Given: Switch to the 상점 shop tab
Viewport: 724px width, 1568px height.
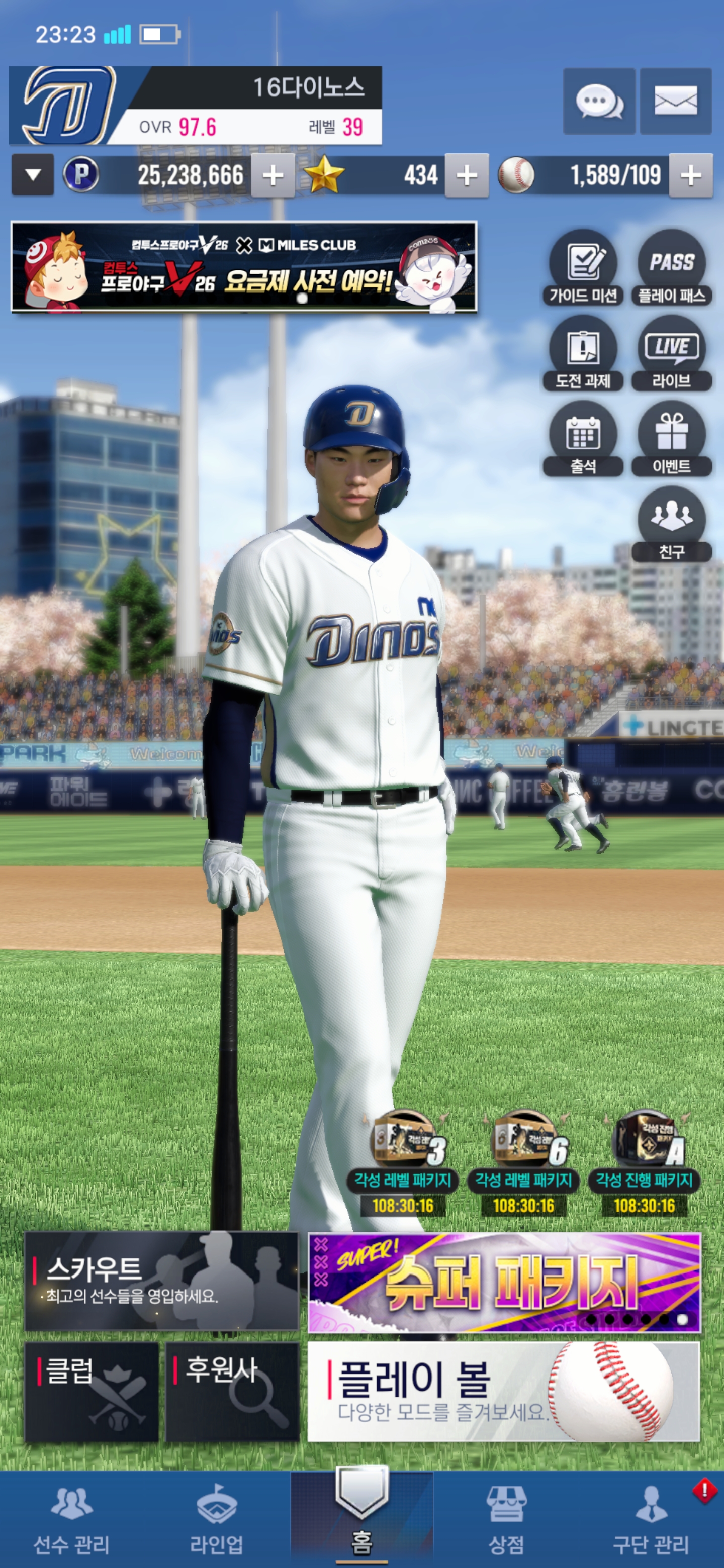Looking at the screenshot, I should [x=506, y=1519].
